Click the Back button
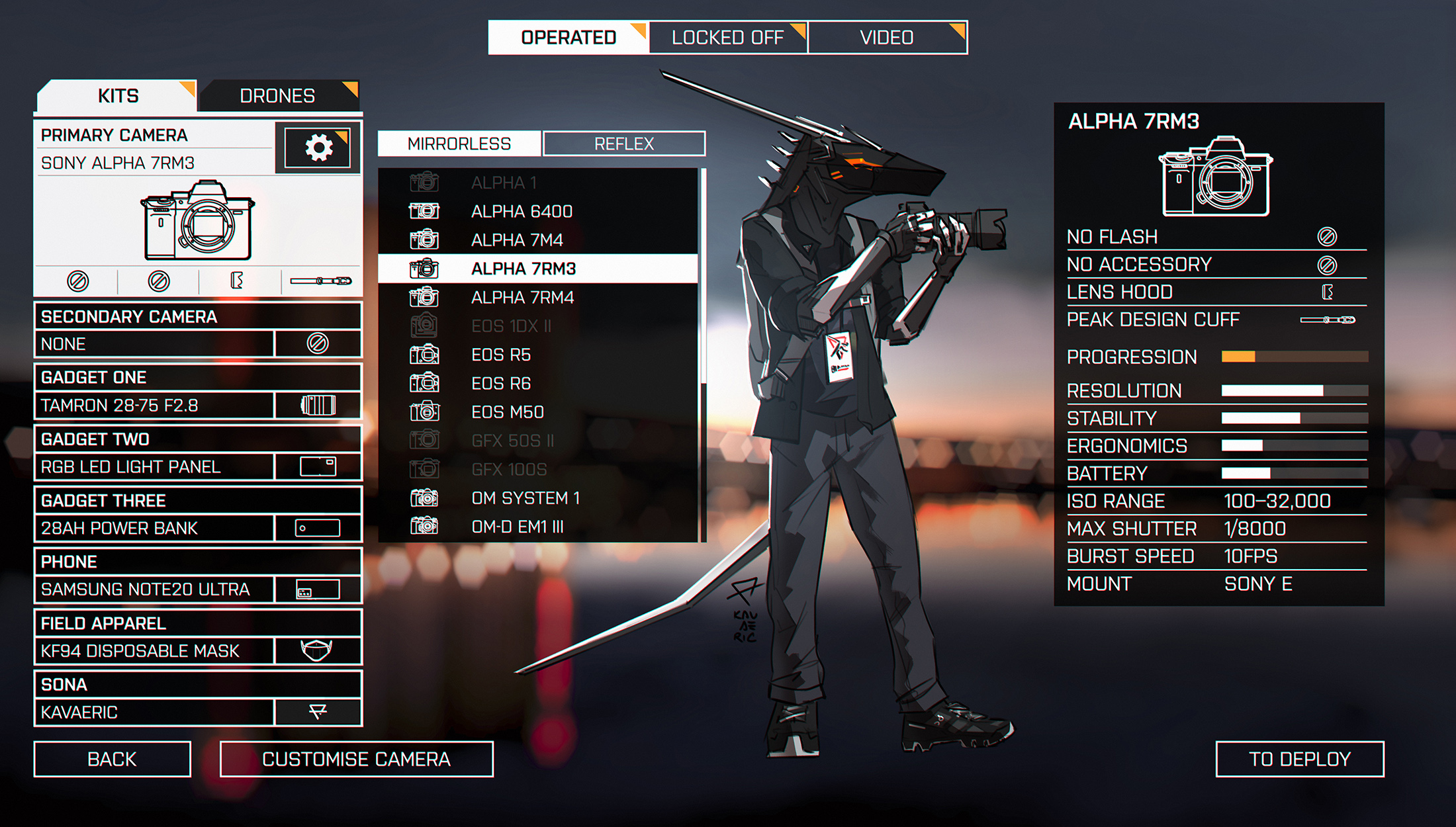 coord(112,759)
